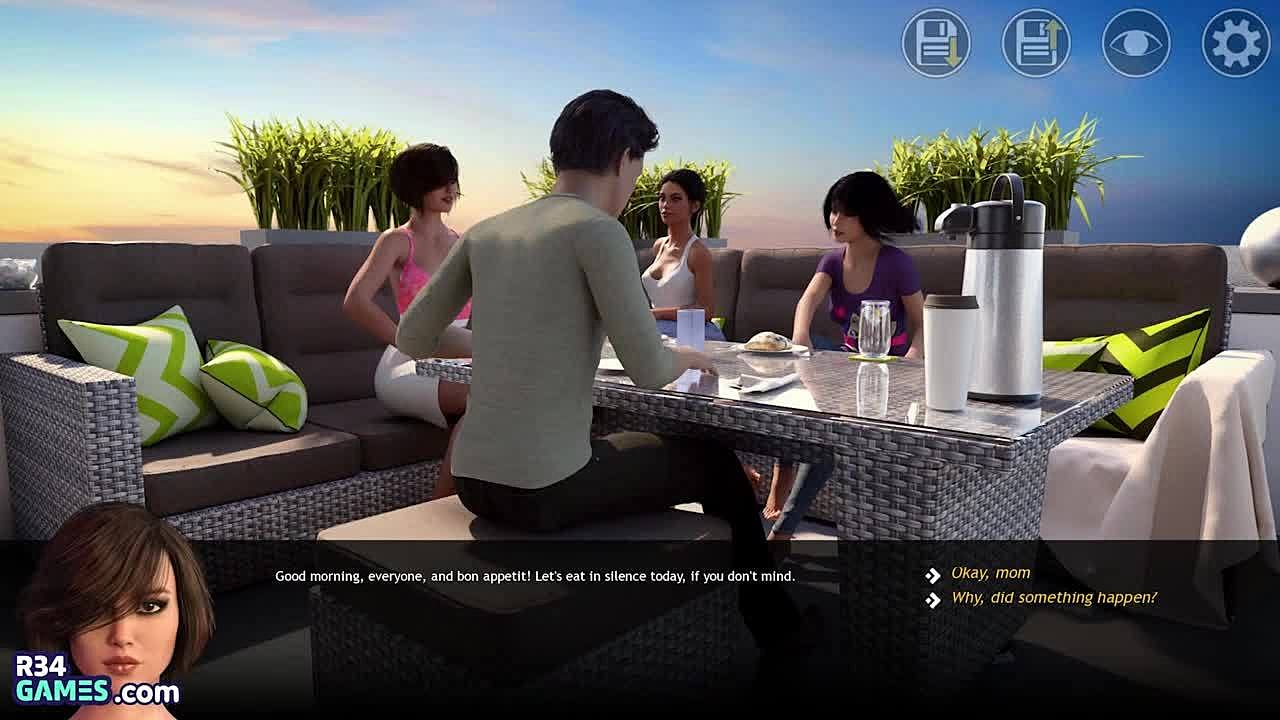Click the save game floppy disk icon

pos(936,43)
